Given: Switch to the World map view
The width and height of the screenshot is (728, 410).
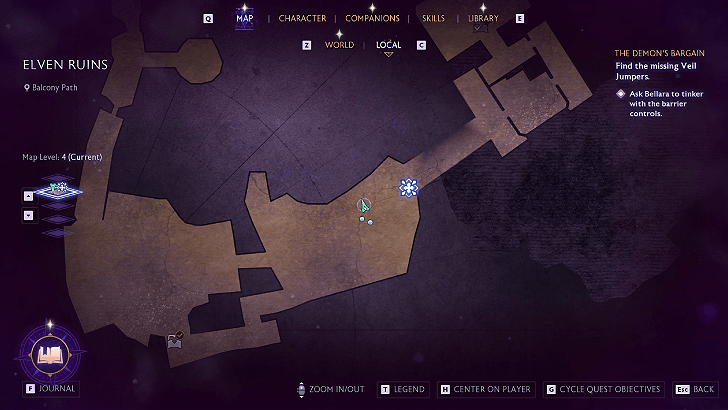Looking at the screenshot, I should coord(339,45).
